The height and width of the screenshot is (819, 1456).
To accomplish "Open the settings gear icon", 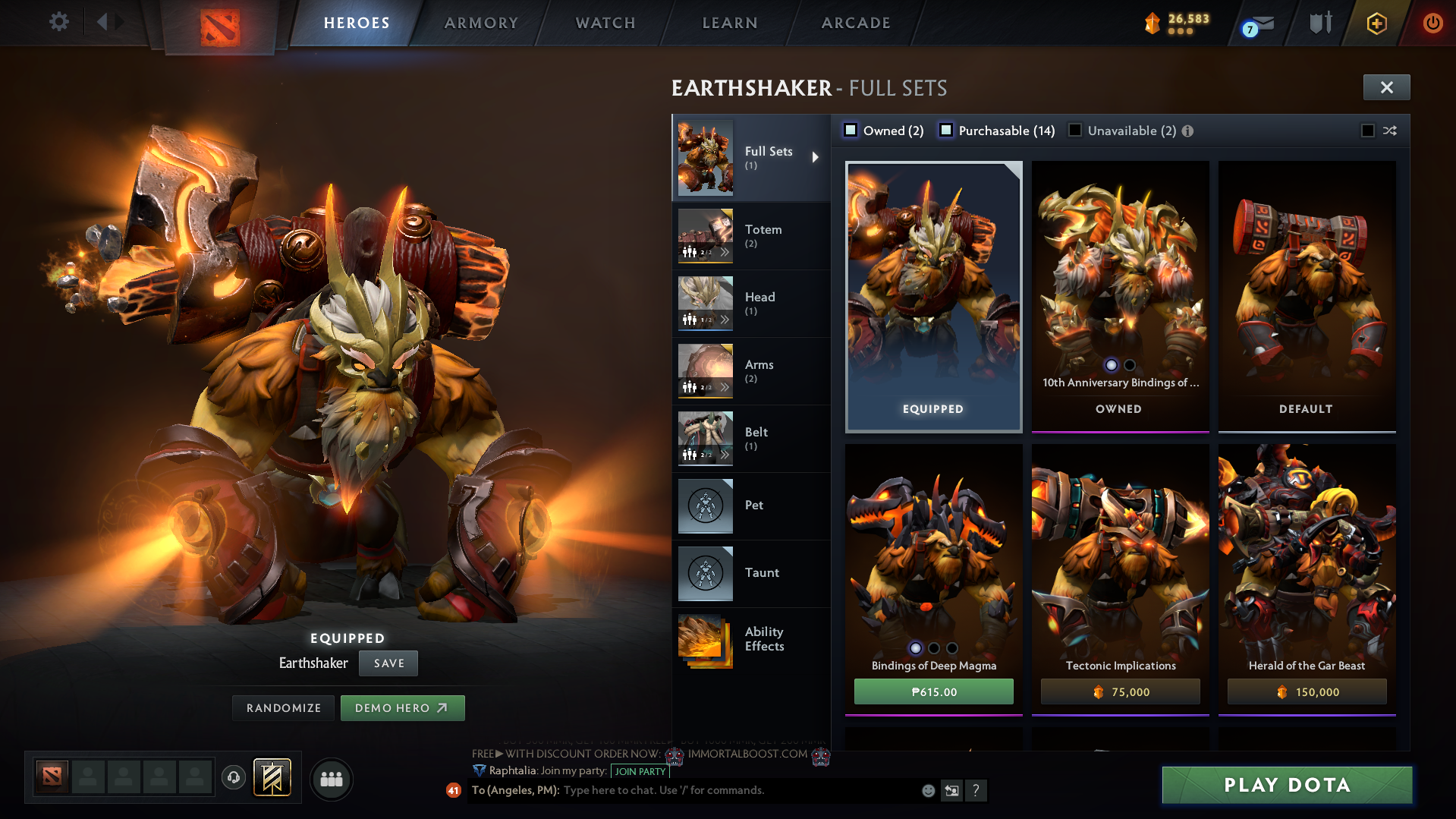I will pos(59,23).
